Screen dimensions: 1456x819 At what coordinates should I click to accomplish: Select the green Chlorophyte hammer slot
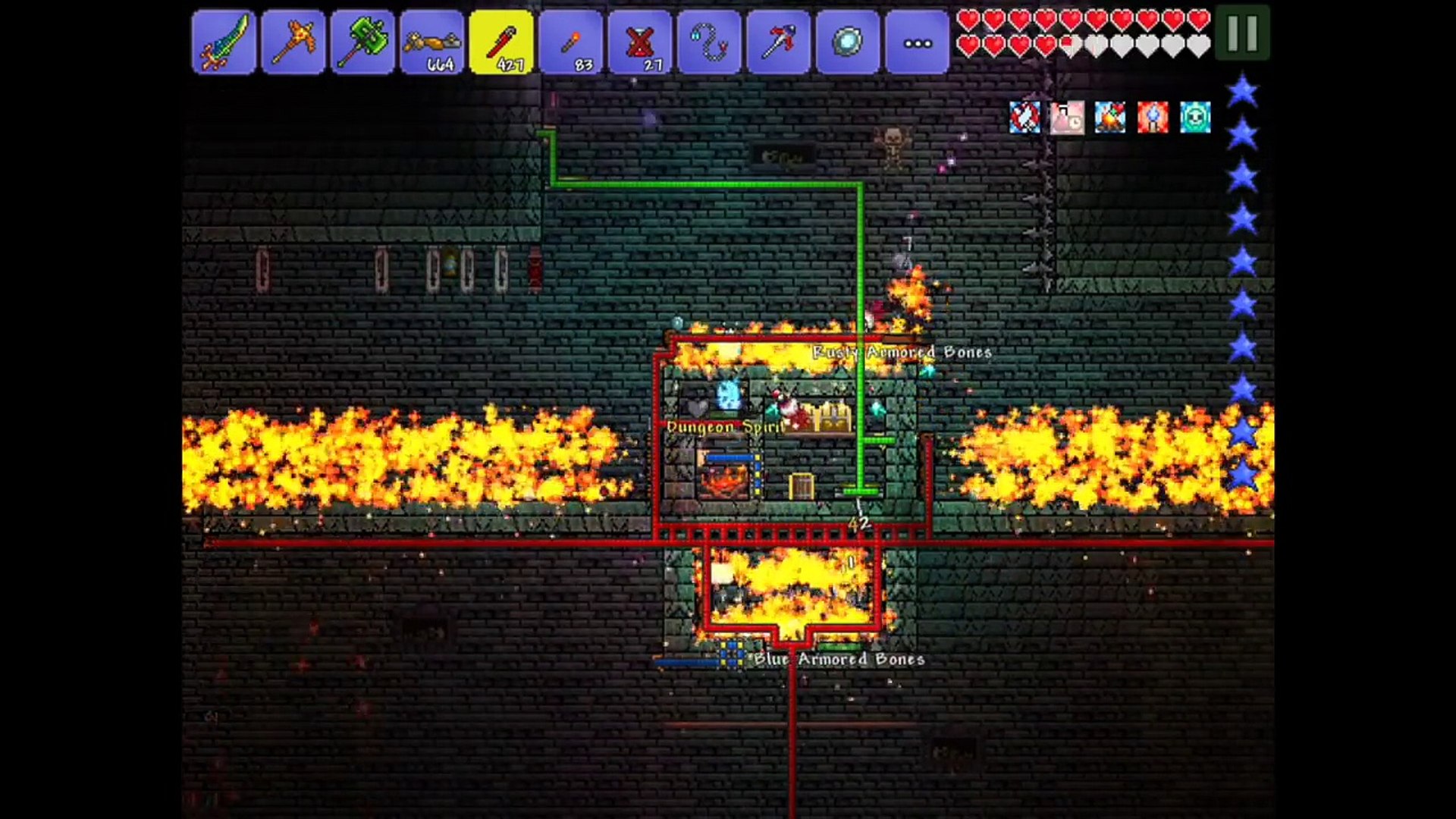click(362, 42)
